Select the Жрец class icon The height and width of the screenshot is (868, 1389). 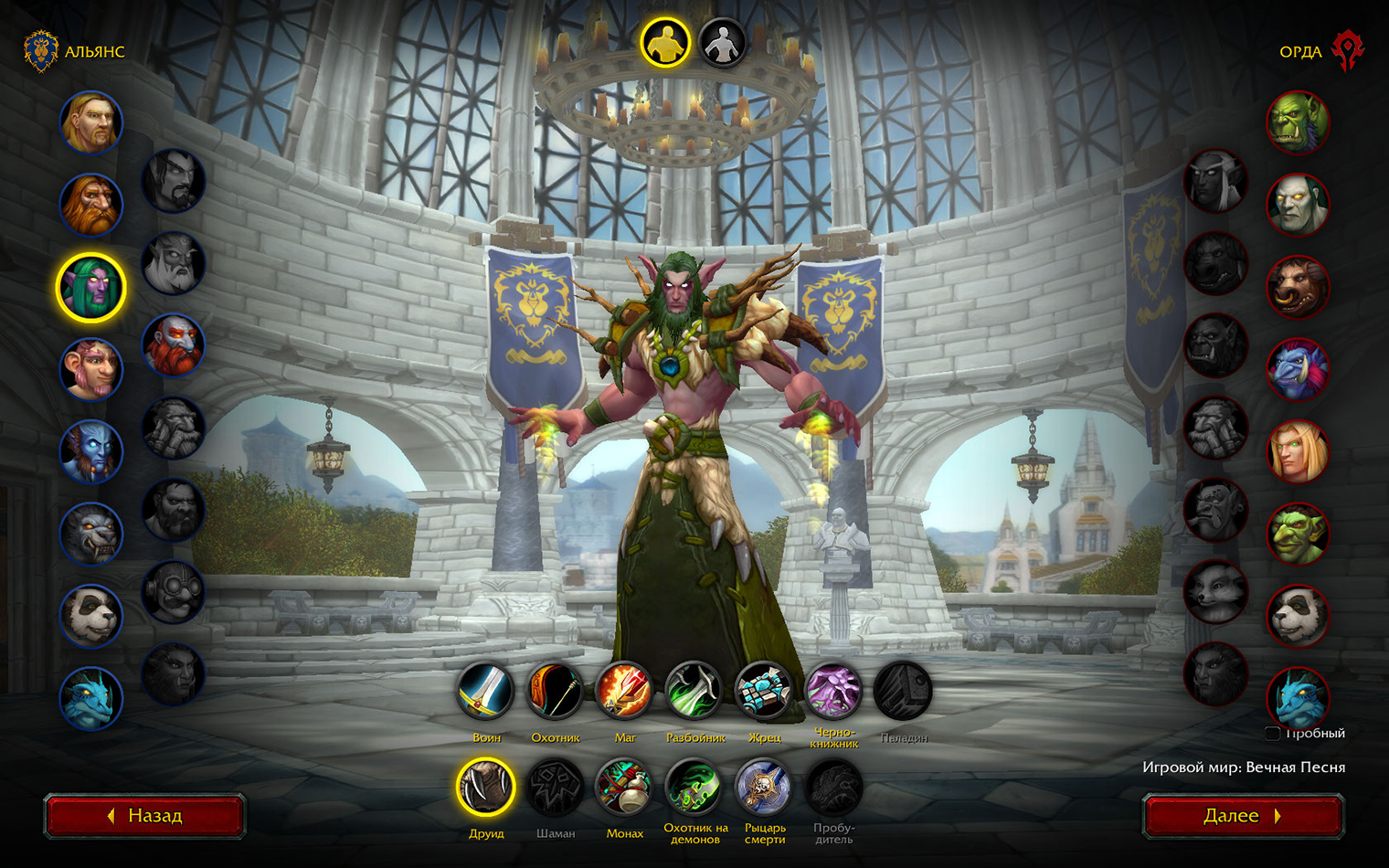pyautogui.click(x=764, y=691)
